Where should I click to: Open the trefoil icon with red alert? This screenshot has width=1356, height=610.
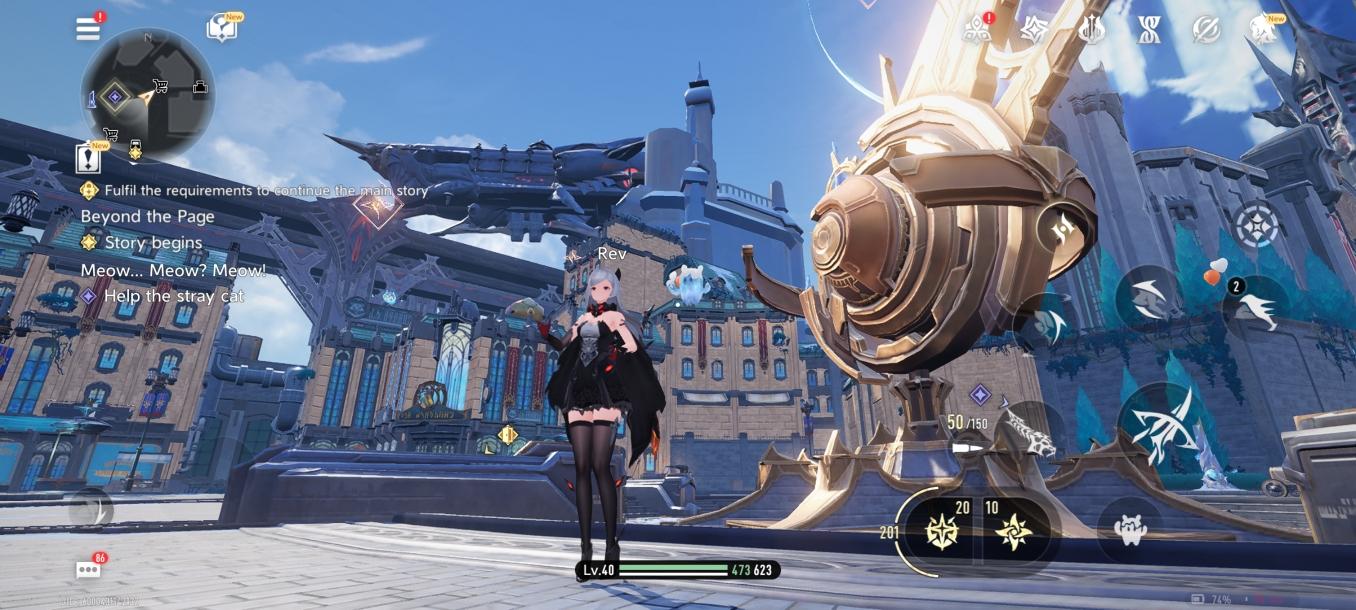click(976, 30)
